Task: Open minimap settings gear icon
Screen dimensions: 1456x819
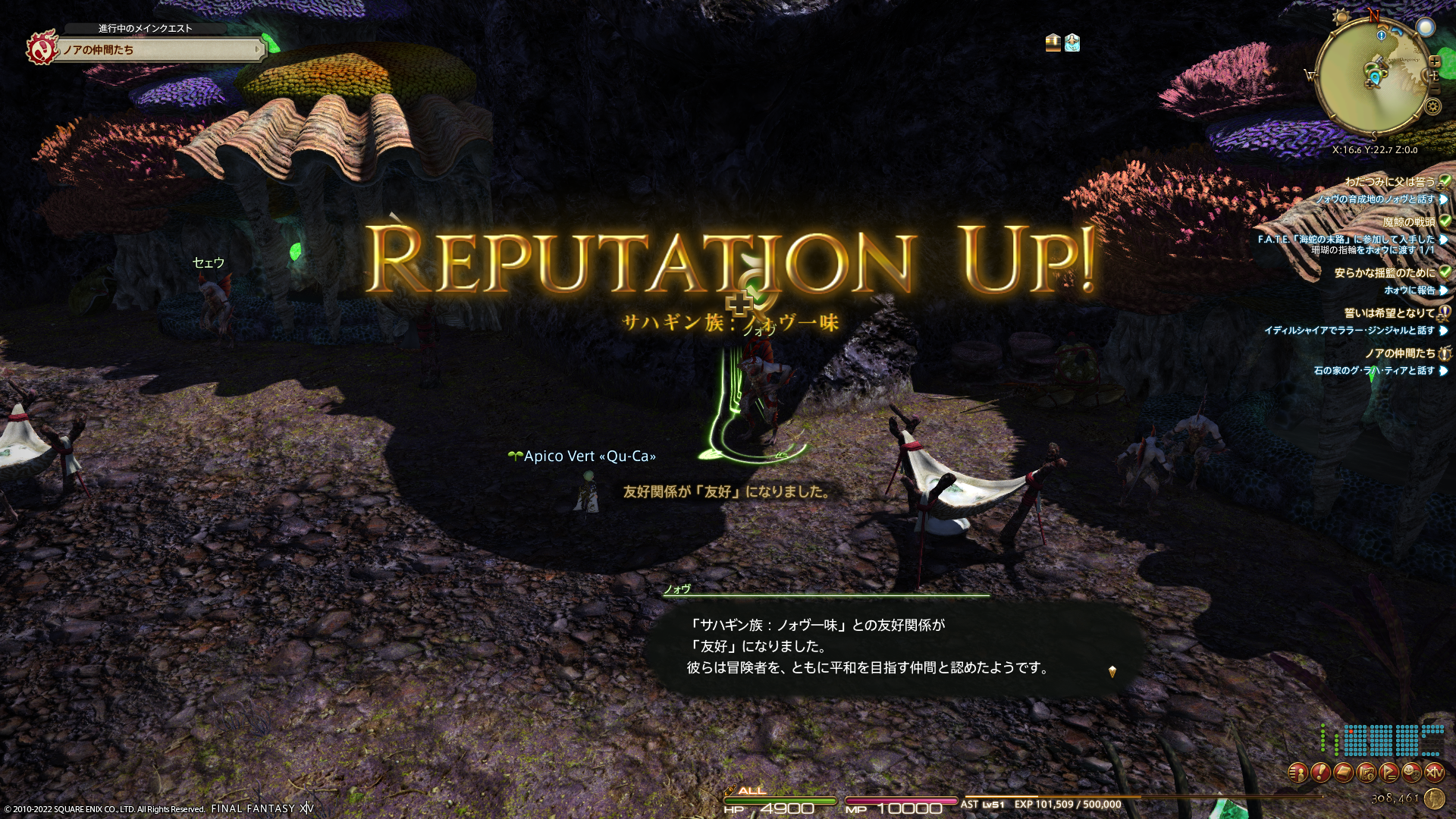Action: click(1433, 106)
